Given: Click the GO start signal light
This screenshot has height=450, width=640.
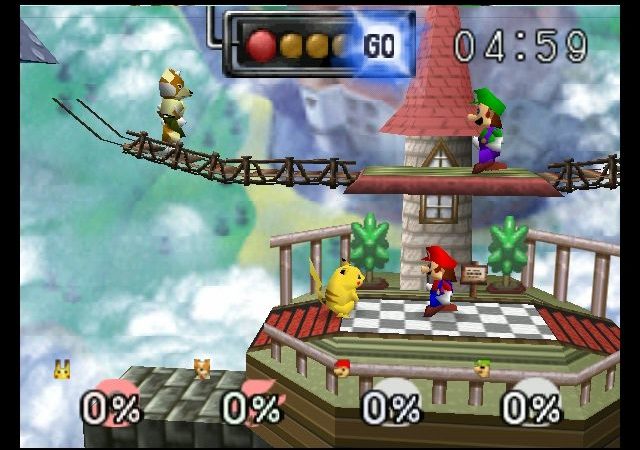Looking at the screenshot, I should (x=379, y=45).
